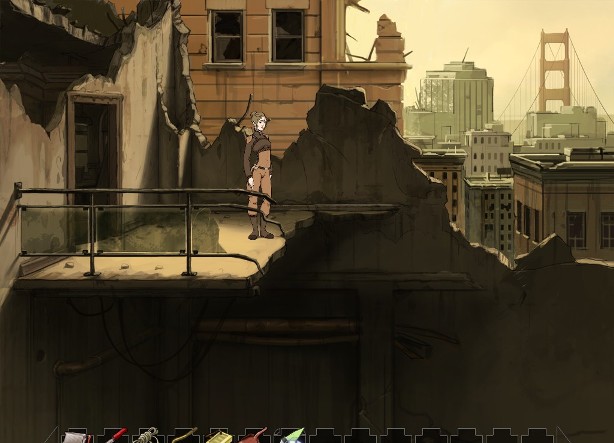Choose the curved stick inventory item
The width and height of the screenshot is (614, 443).
(183, 436)
